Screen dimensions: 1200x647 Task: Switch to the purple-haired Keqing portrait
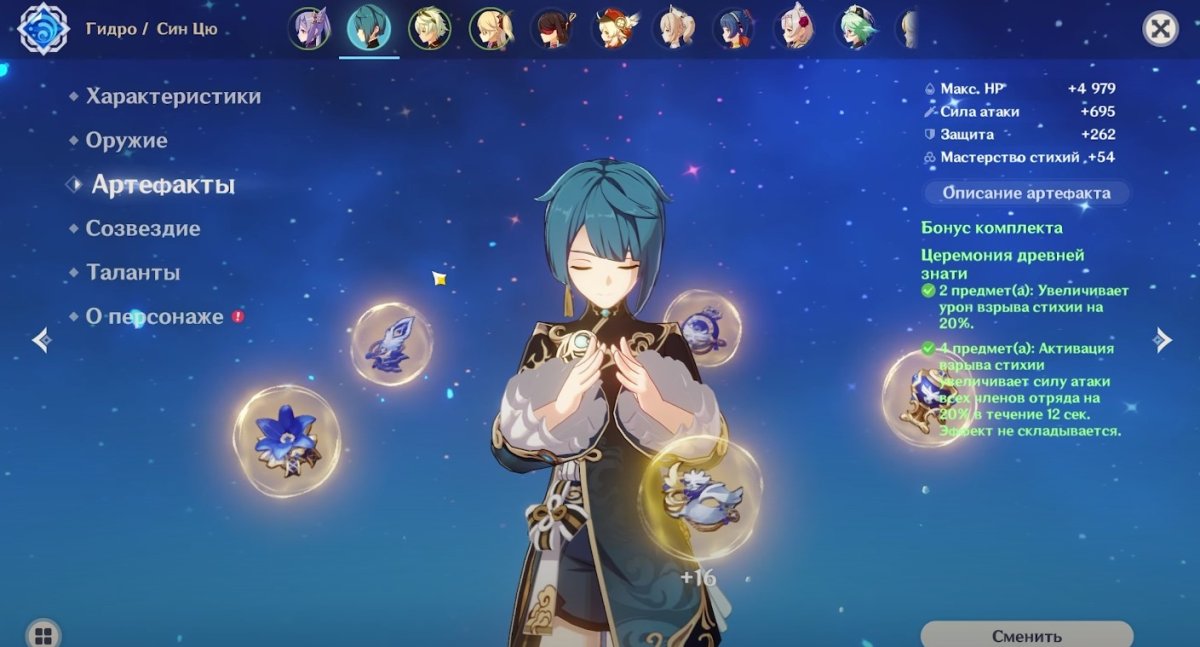coord(308,29)
